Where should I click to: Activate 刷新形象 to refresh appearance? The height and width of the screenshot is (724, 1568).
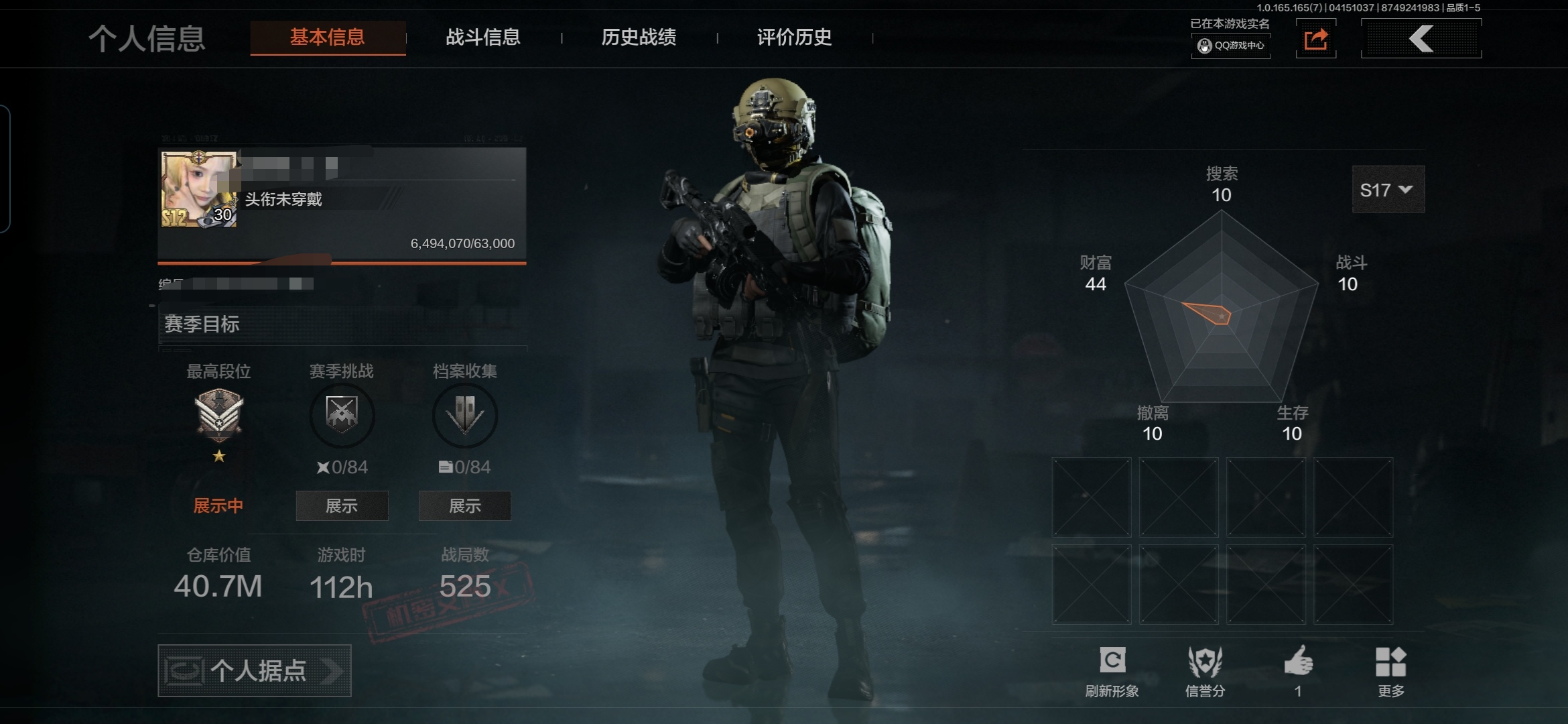(1112, 670)
